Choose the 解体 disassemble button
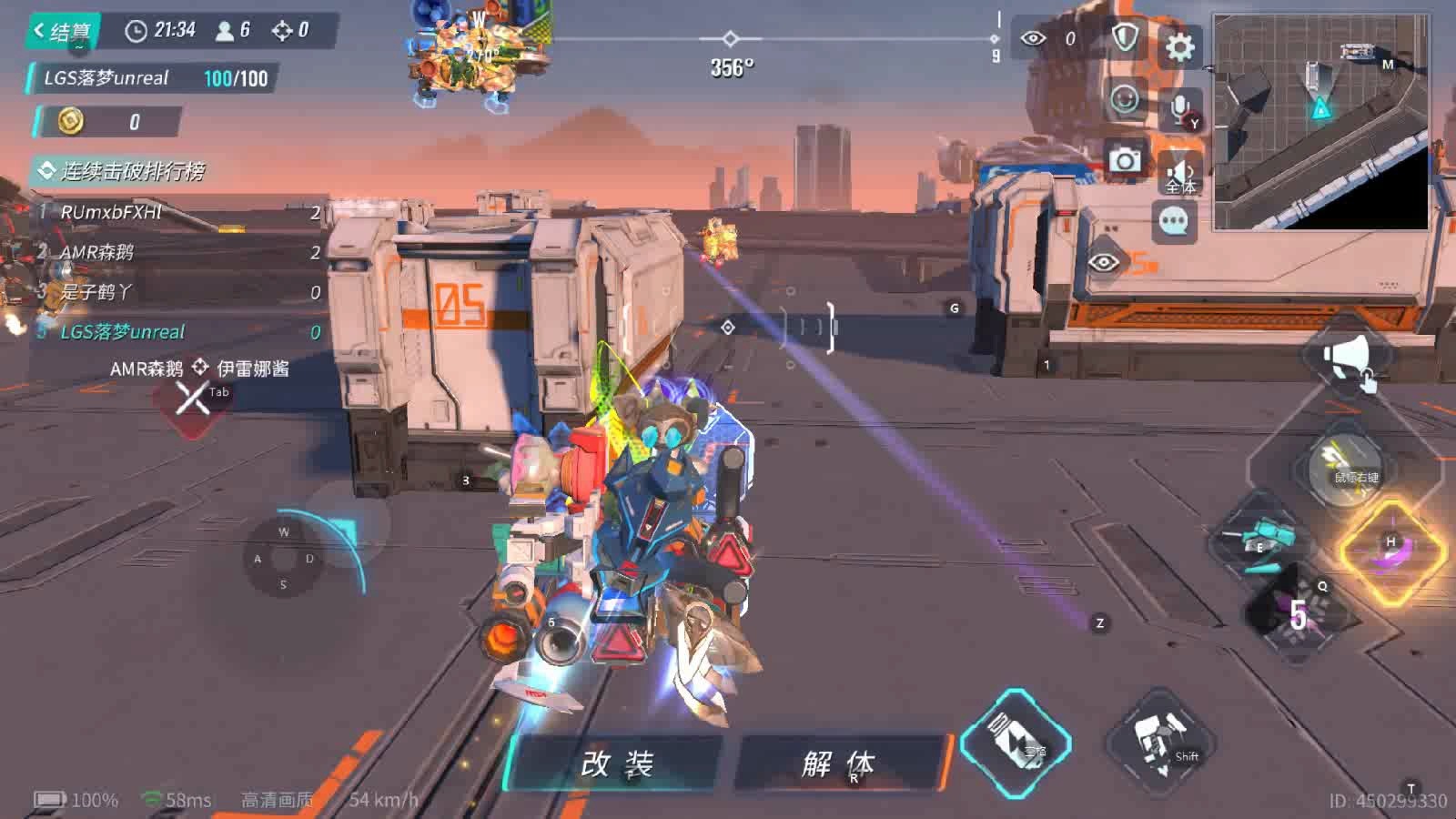The height and width of the screenshot is (819, 1456). pyautogui.click(x=837, y=763)
